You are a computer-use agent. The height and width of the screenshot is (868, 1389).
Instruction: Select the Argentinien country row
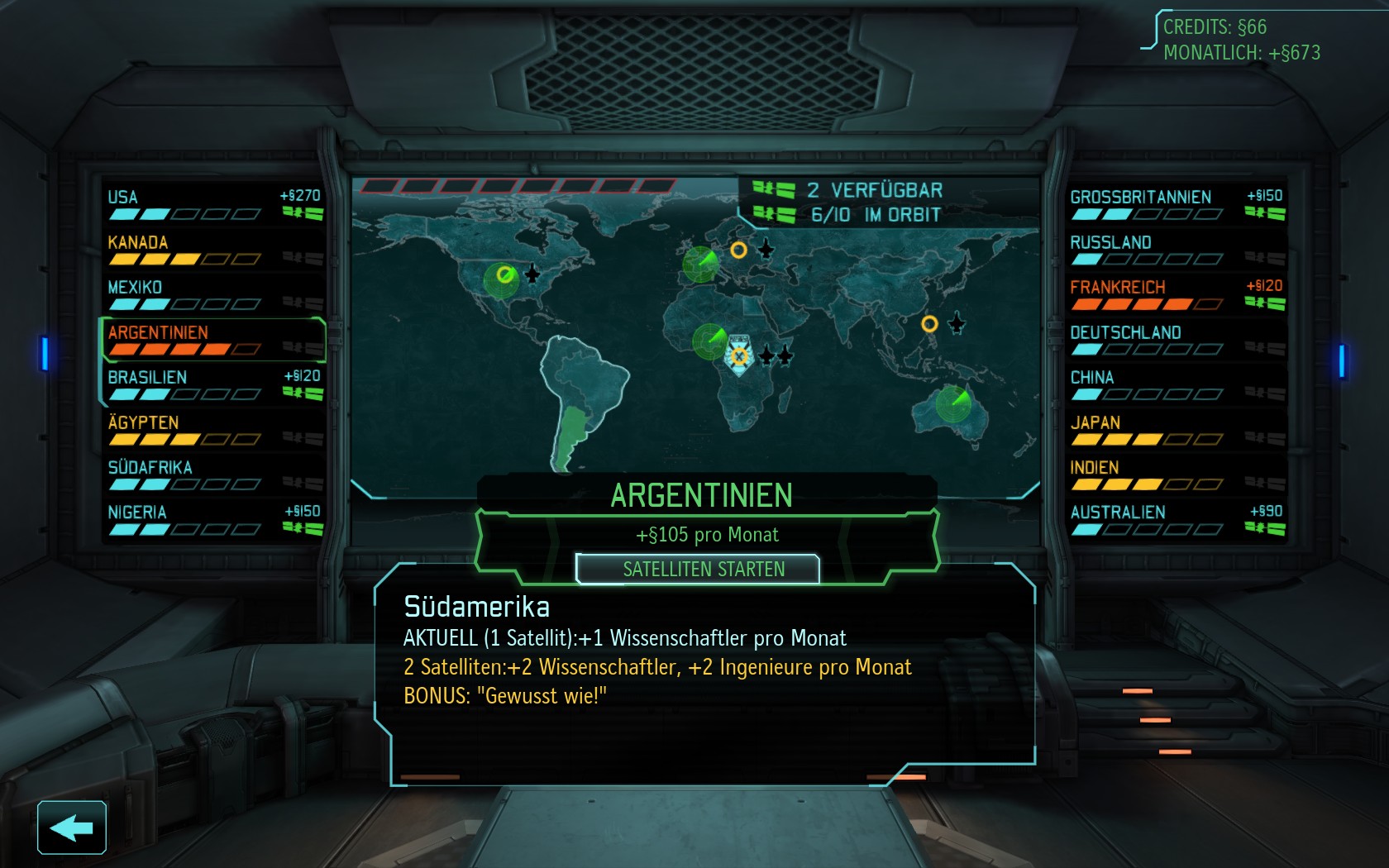(x=212, y=340)
